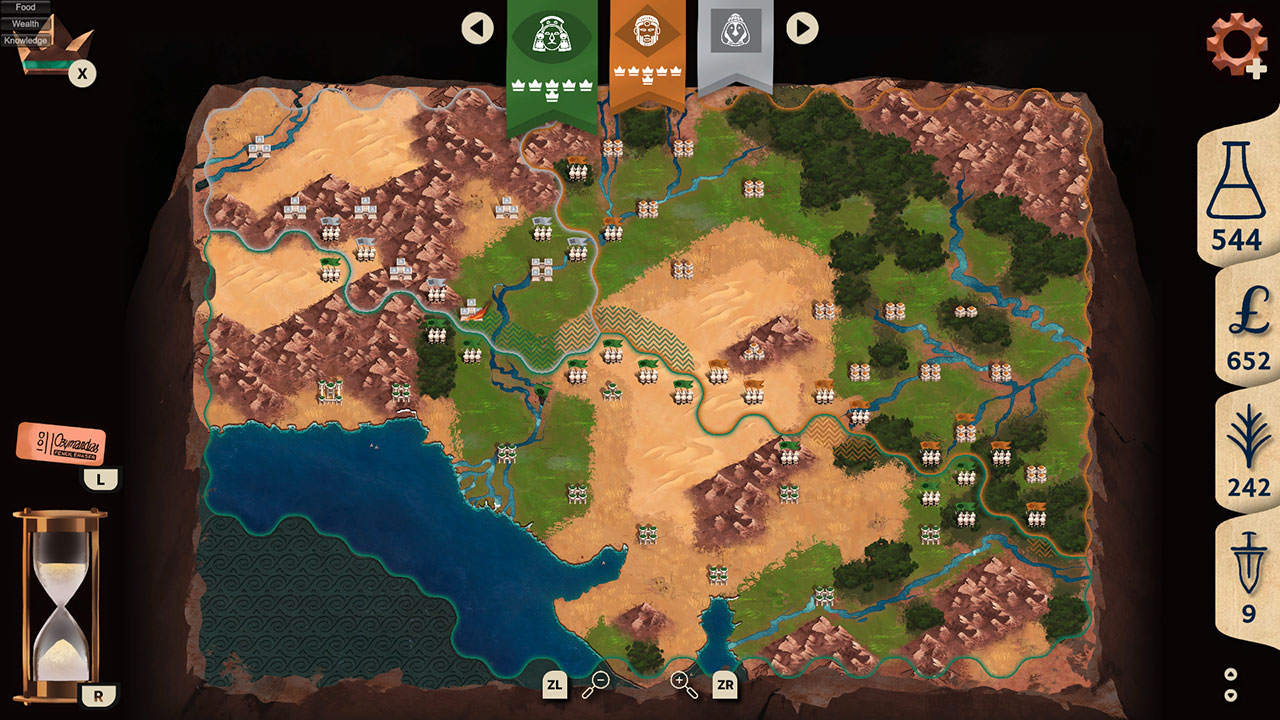Toggle the Food map overlay
The height and width of the screenshot is (720, 1280).
[x=25, y=7]
